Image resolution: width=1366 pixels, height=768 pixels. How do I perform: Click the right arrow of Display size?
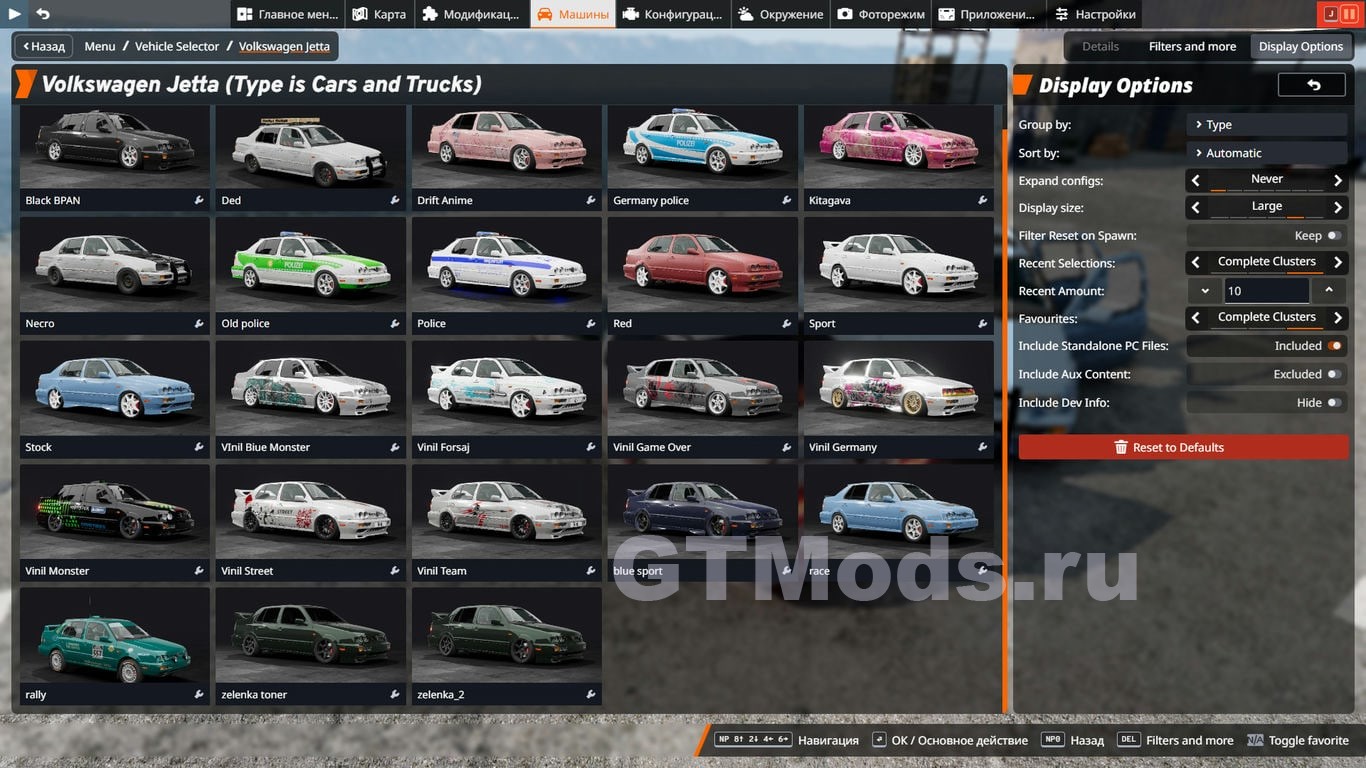pyautogui.click(x=1338, y=207)
